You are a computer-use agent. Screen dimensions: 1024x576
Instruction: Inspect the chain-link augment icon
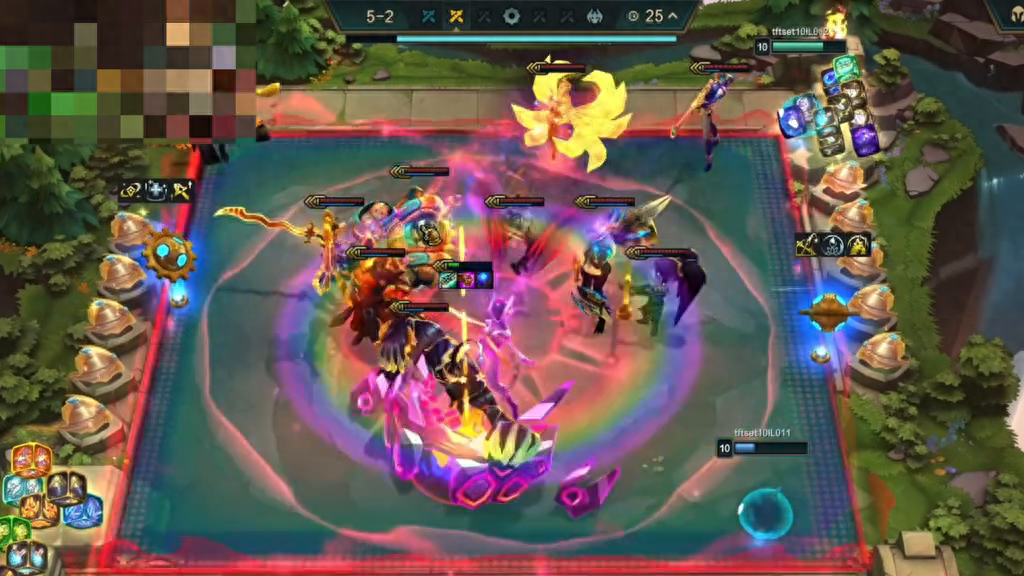pos(131,191)
